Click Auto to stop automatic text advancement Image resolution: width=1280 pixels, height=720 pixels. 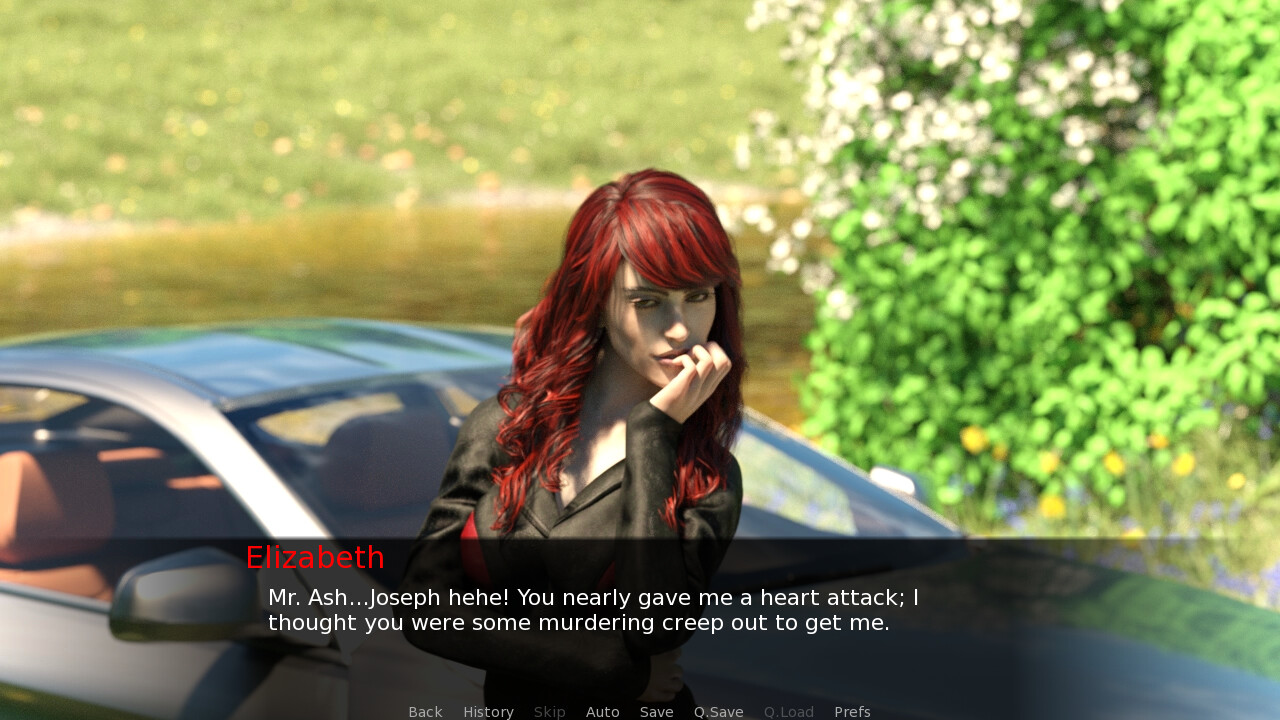pos(603,711)
